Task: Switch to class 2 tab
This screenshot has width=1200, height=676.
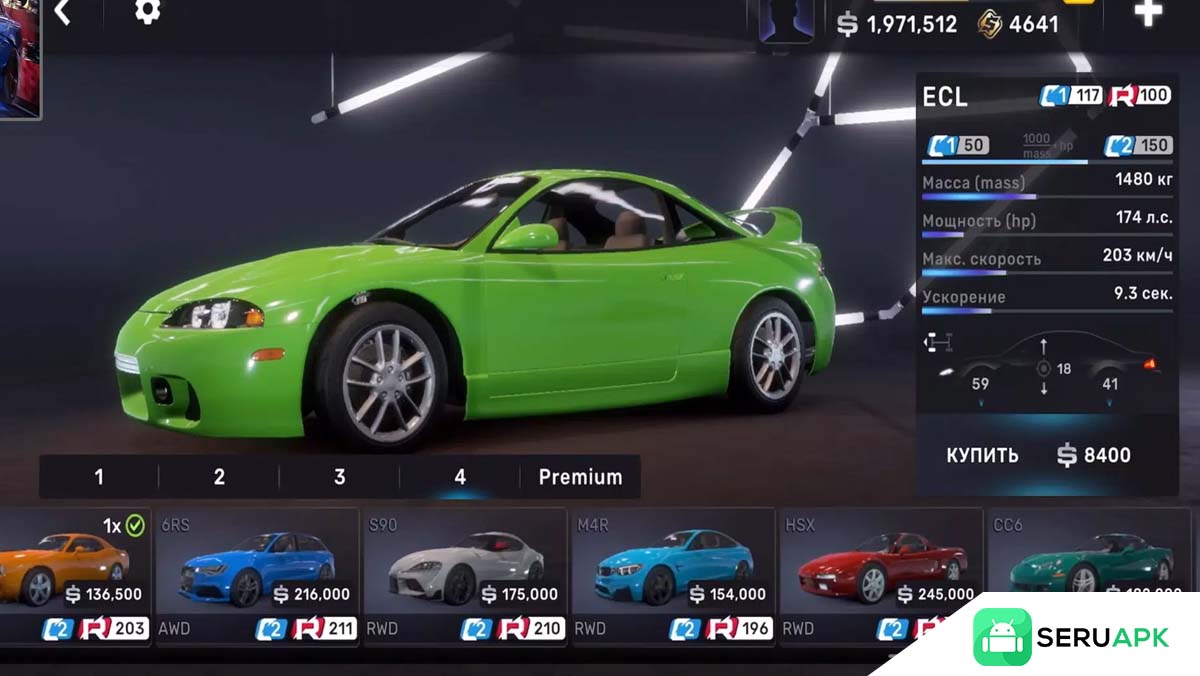Action: pos(219,477)
